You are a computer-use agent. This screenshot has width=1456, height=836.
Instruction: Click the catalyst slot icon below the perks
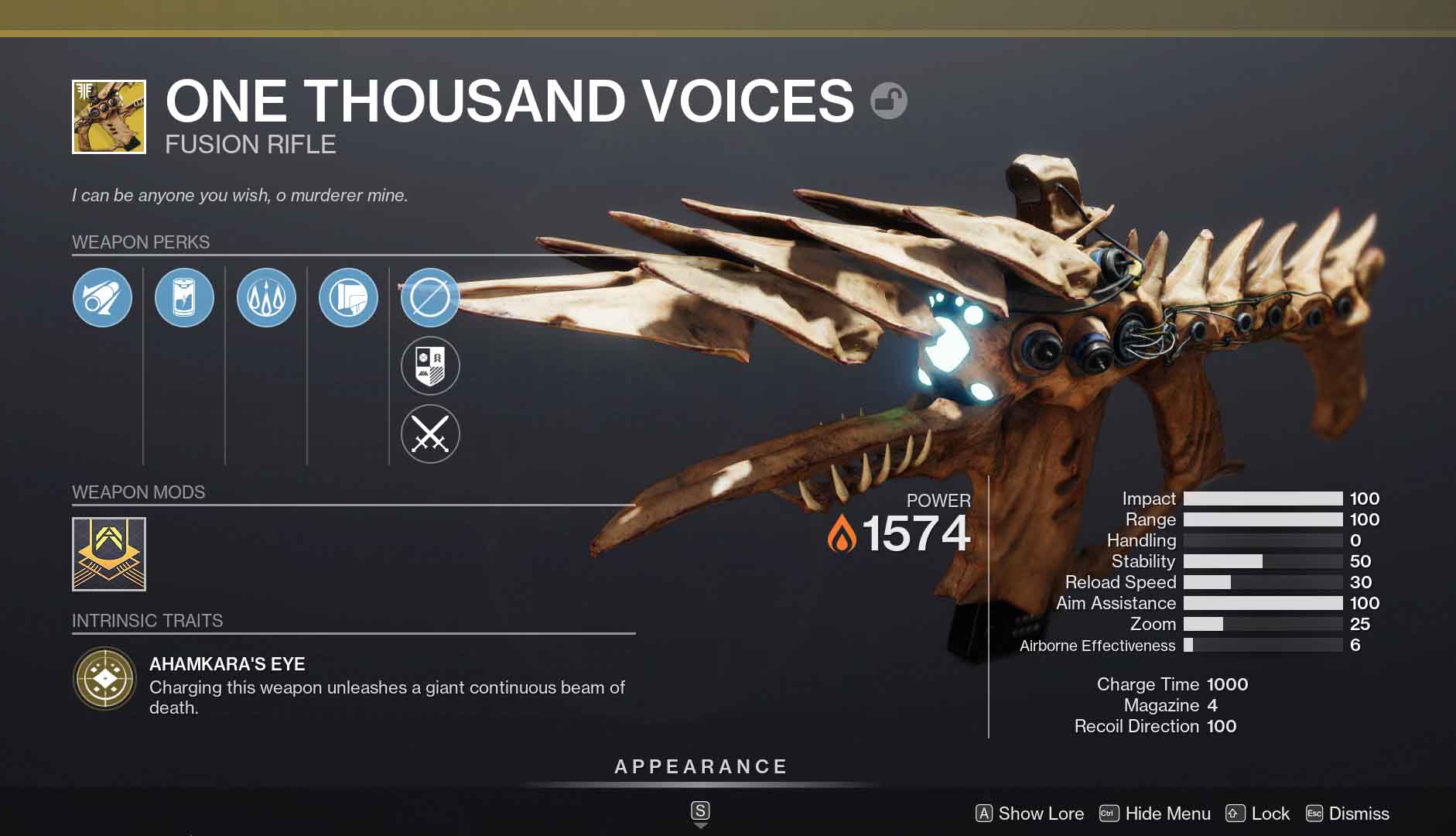coord(430,365)
